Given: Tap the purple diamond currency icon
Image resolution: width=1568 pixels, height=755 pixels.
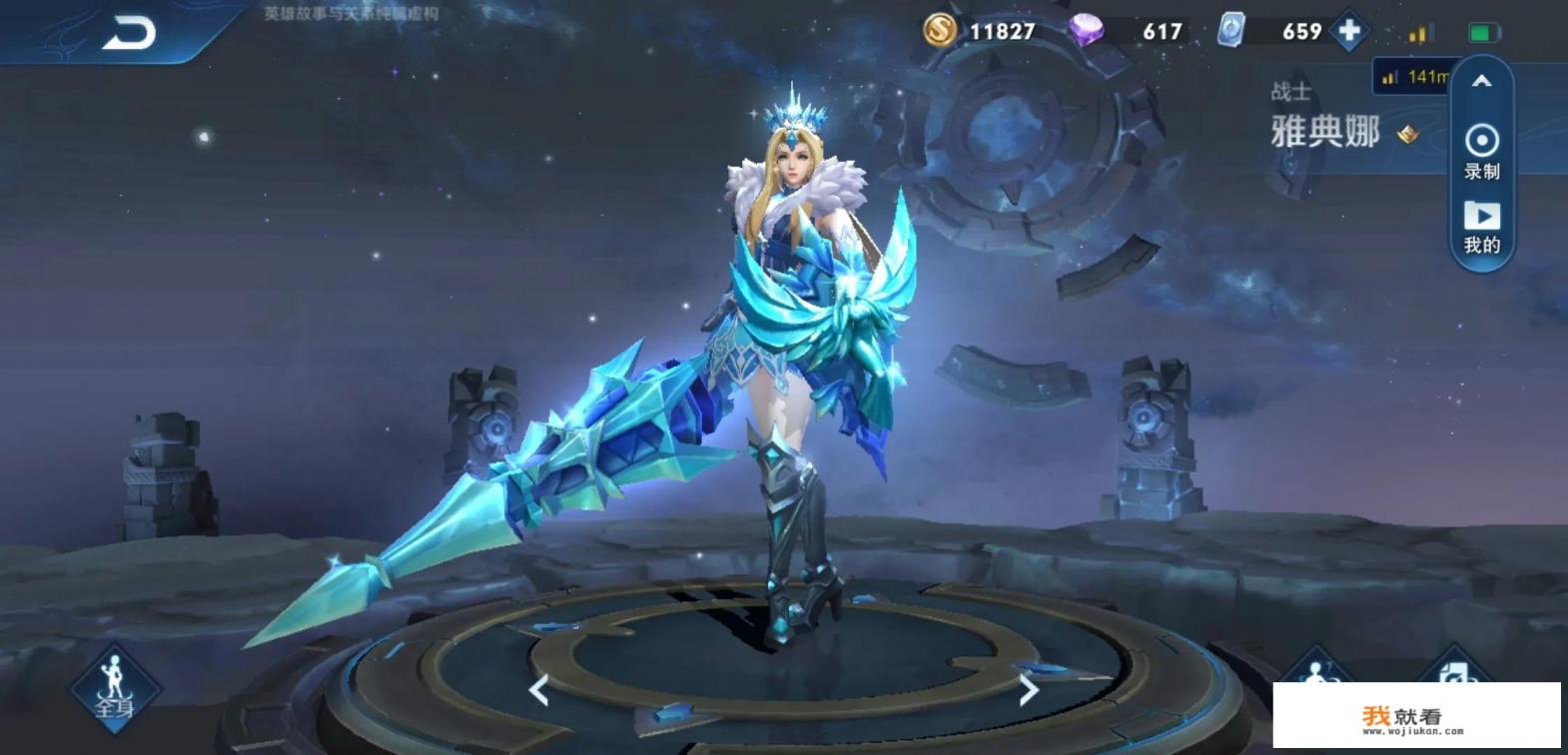Looking at the screenshot, I should pyautogui.click(x=1086, y=31).
